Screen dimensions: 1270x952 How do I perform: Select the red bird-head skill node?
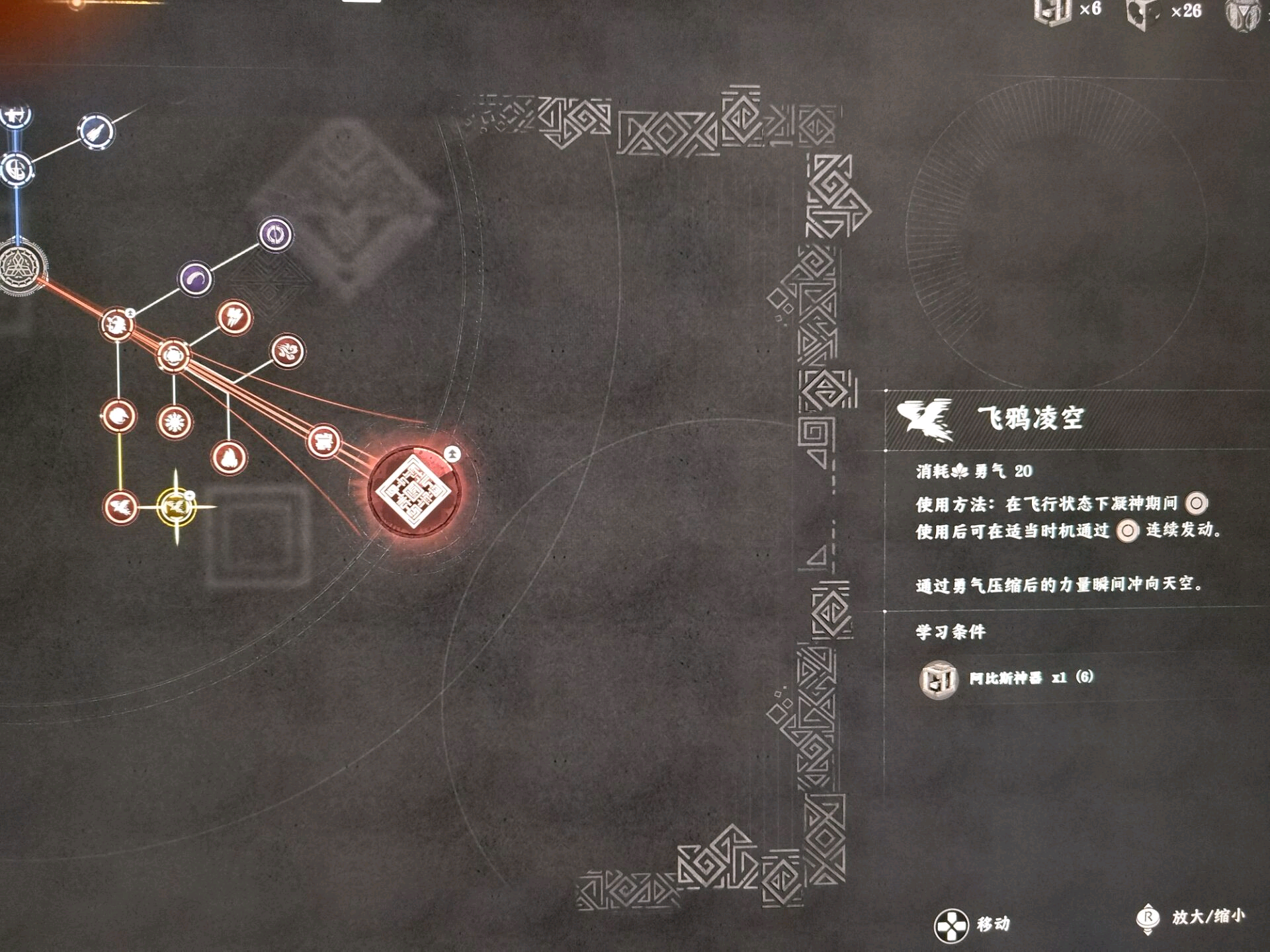pos(118,416)
